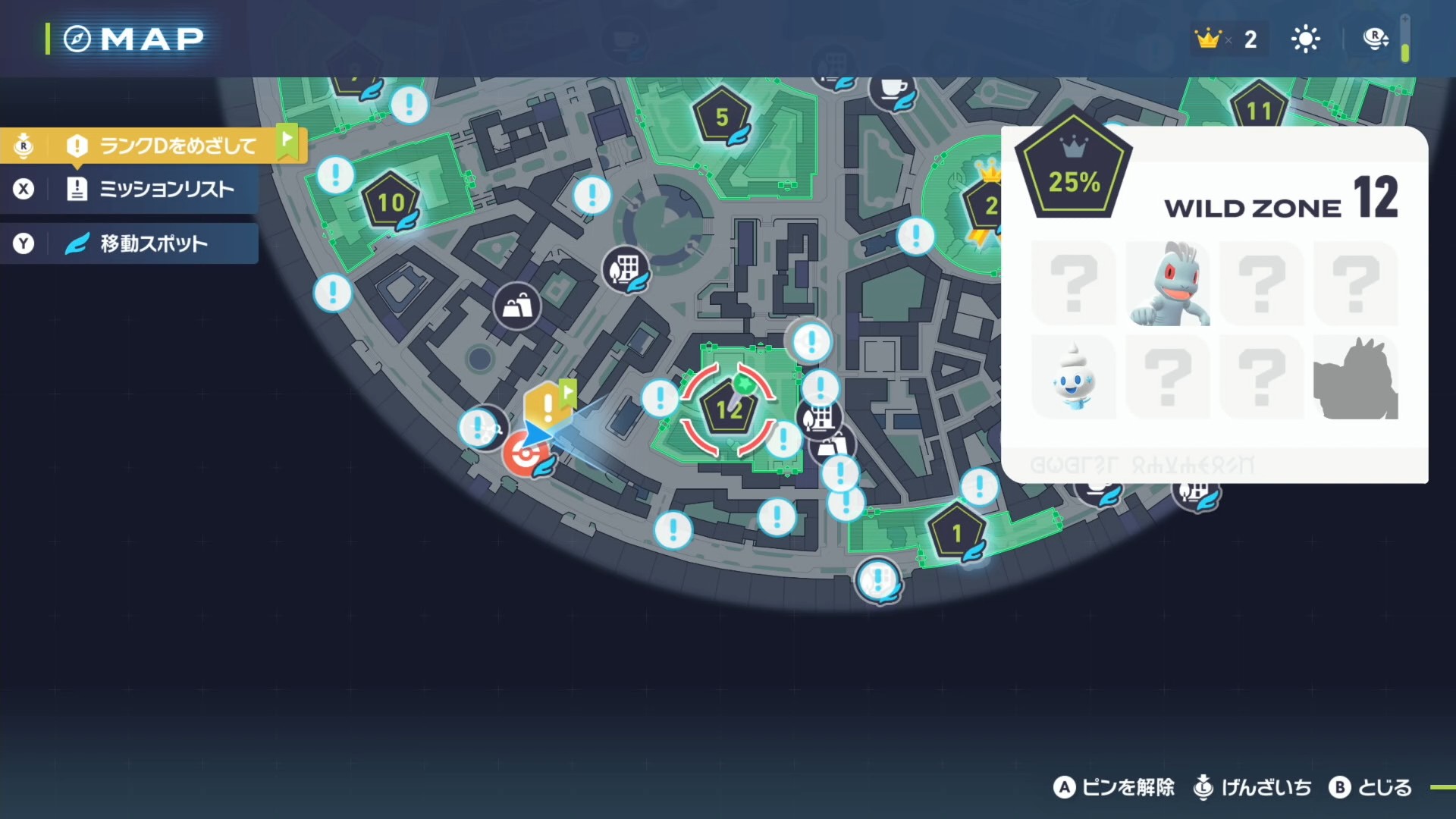
Task: Select the red Pokémon Center marker
Action: click(x=524, y=455)
